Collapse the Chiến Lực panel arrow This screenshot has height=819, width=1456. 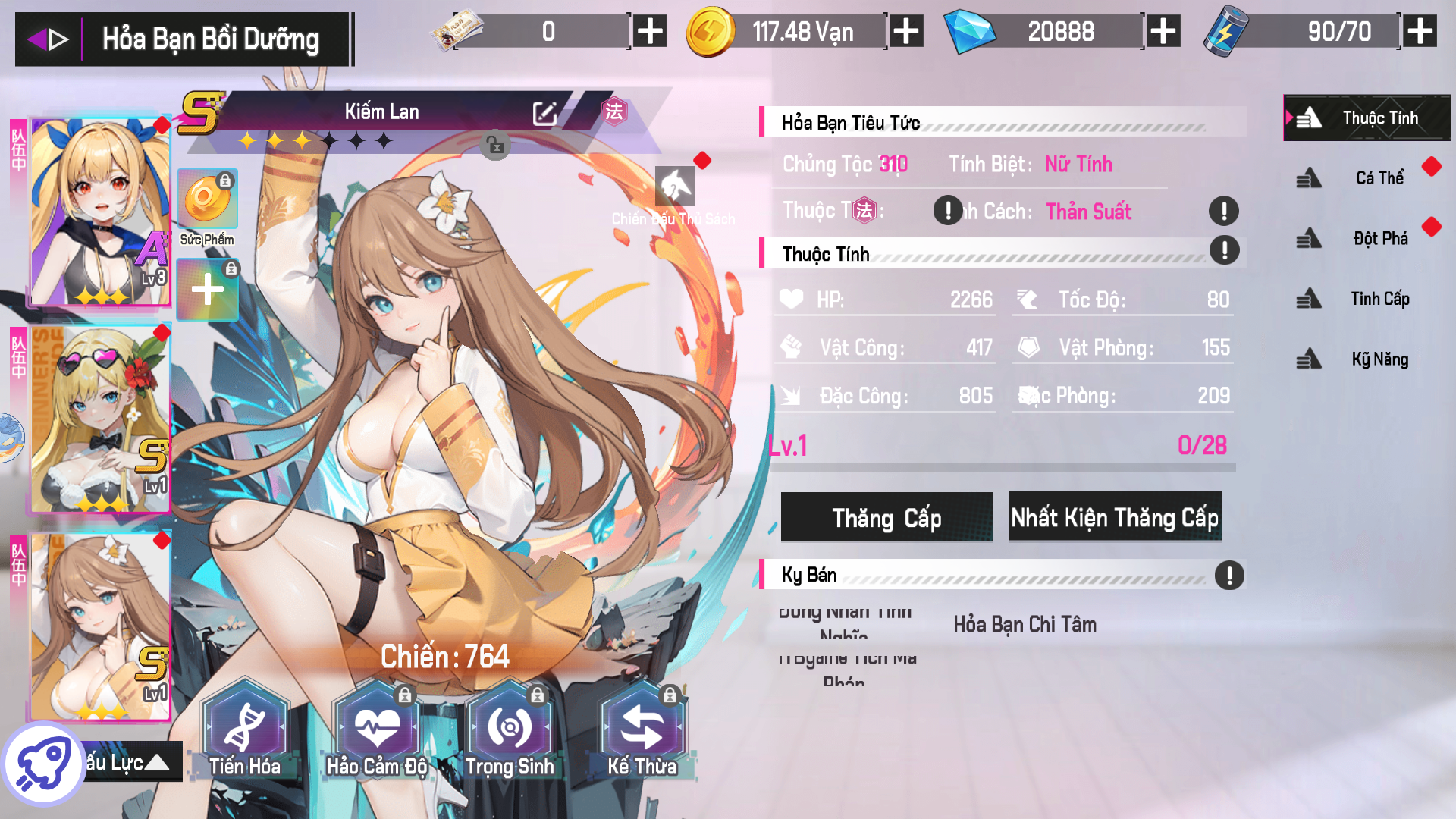coord(158,763)
